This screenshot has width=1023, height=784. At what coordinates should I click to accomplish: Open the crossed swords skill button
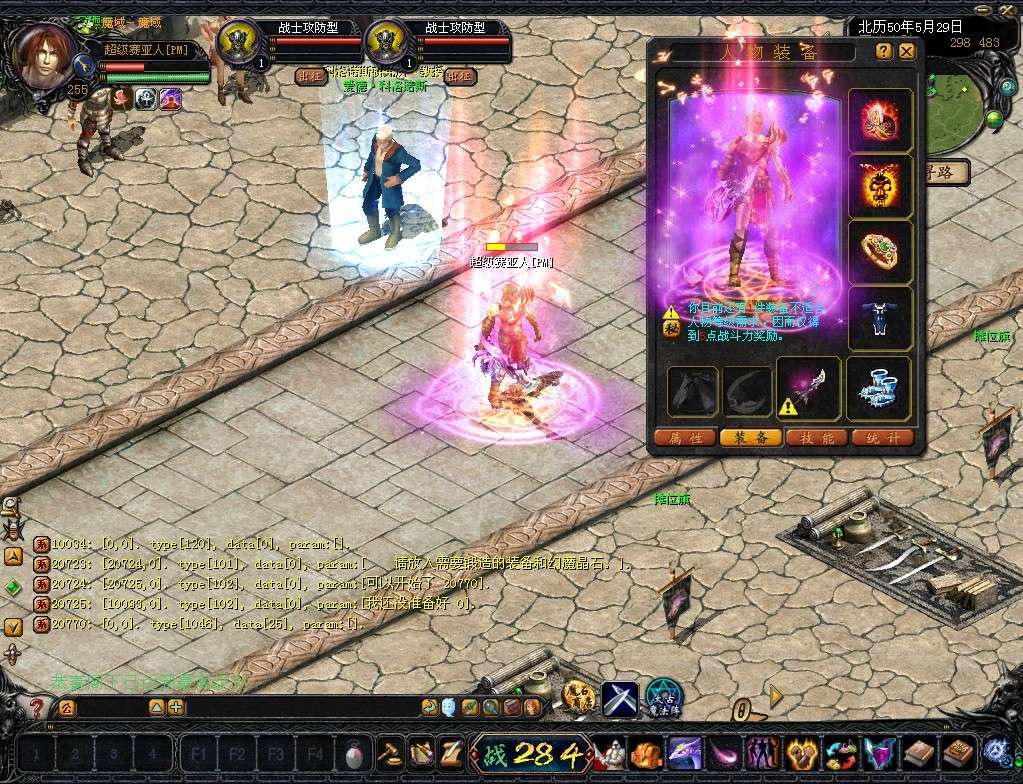(619, 699)
